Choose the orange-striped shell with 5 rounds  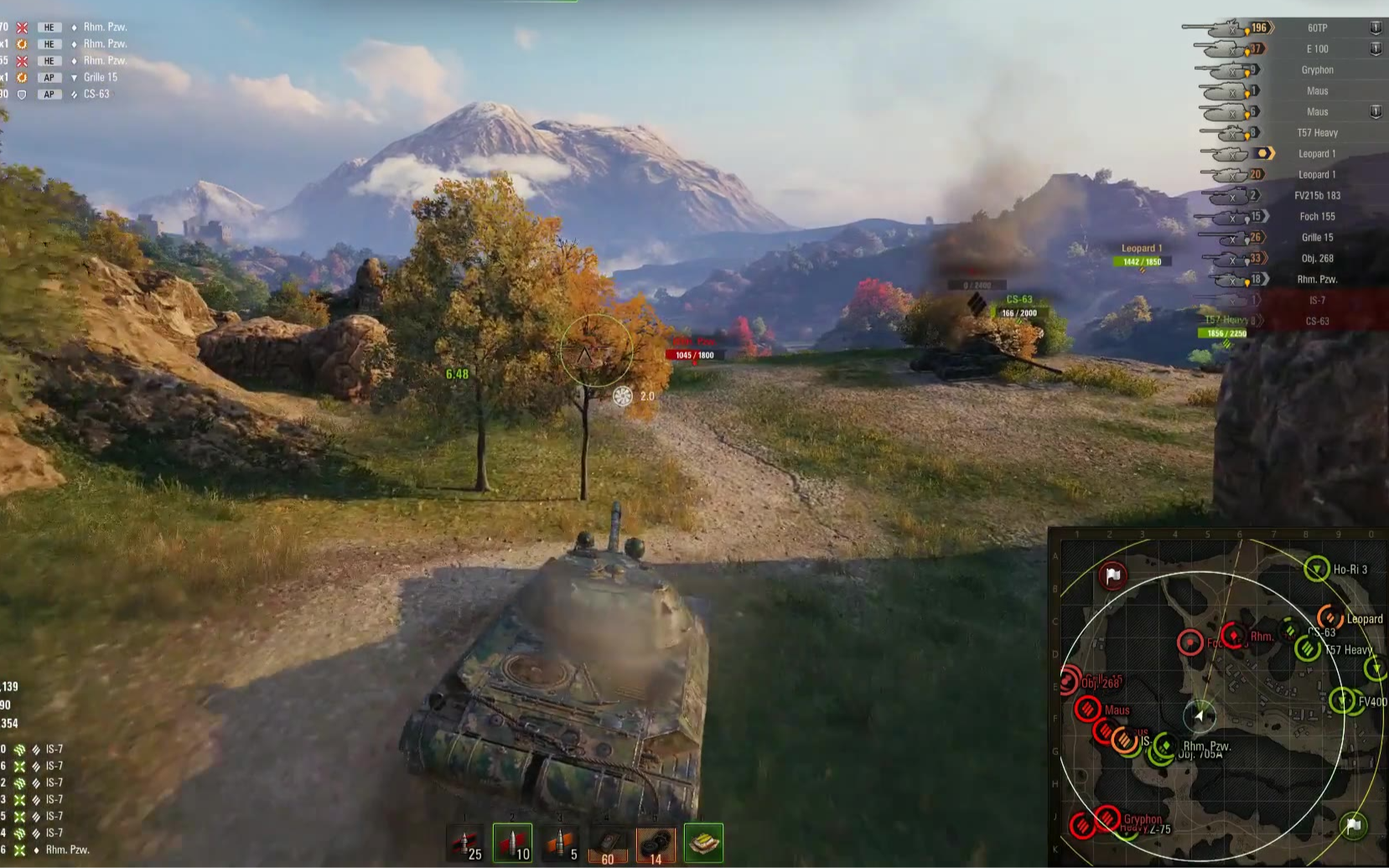[560, 843]
